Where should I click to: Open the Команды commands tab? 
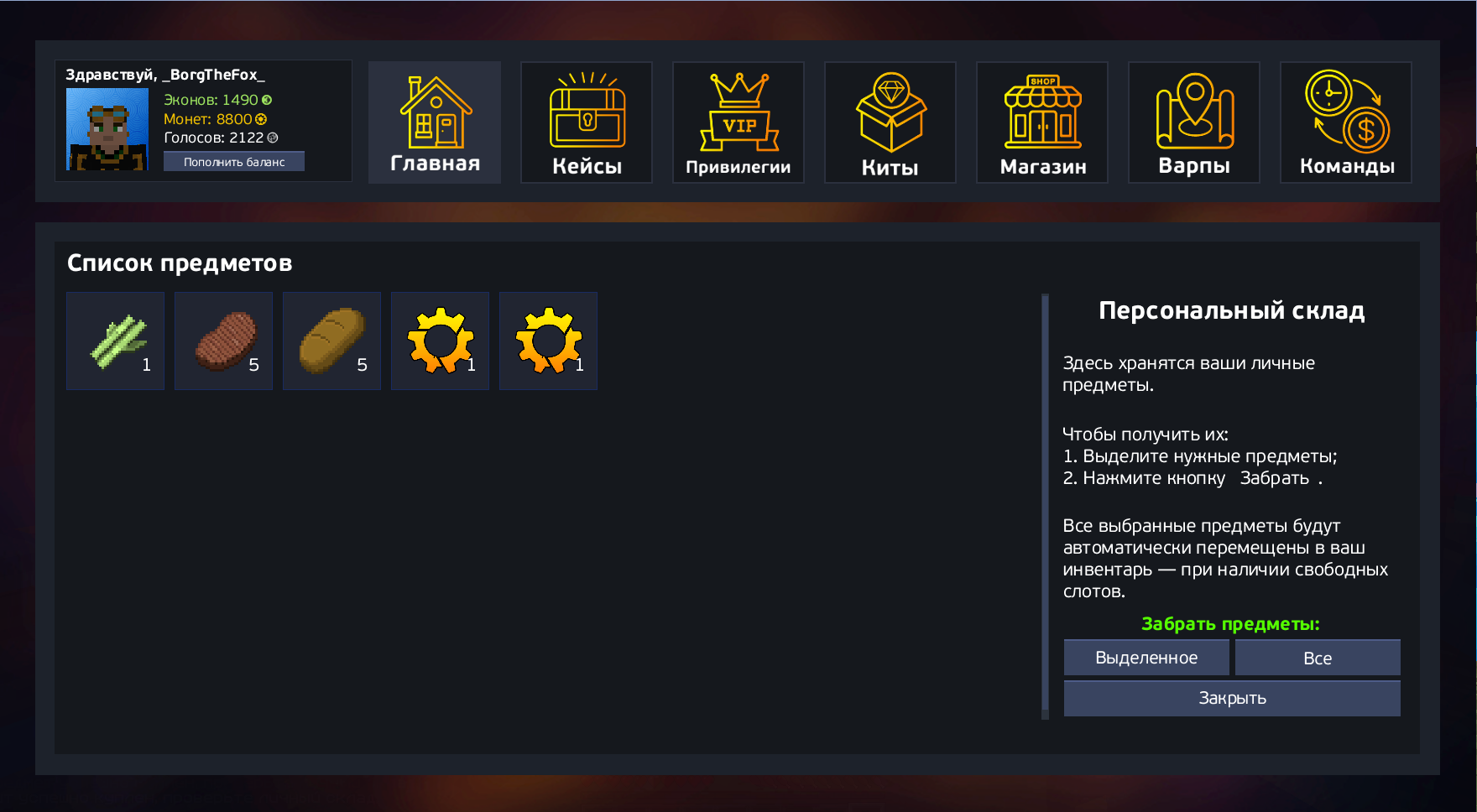pyautogui.click(x=1346, y=122)
